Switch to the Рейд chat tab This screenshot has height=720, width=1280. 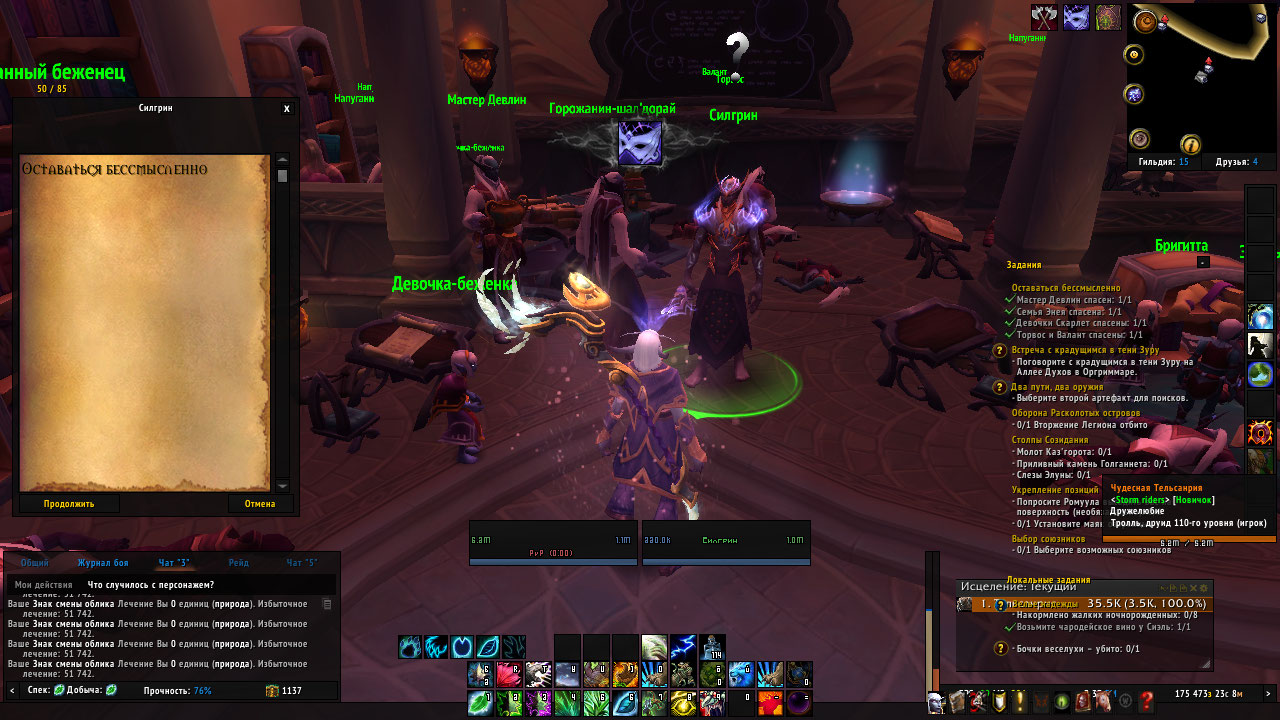click(238, 563)
